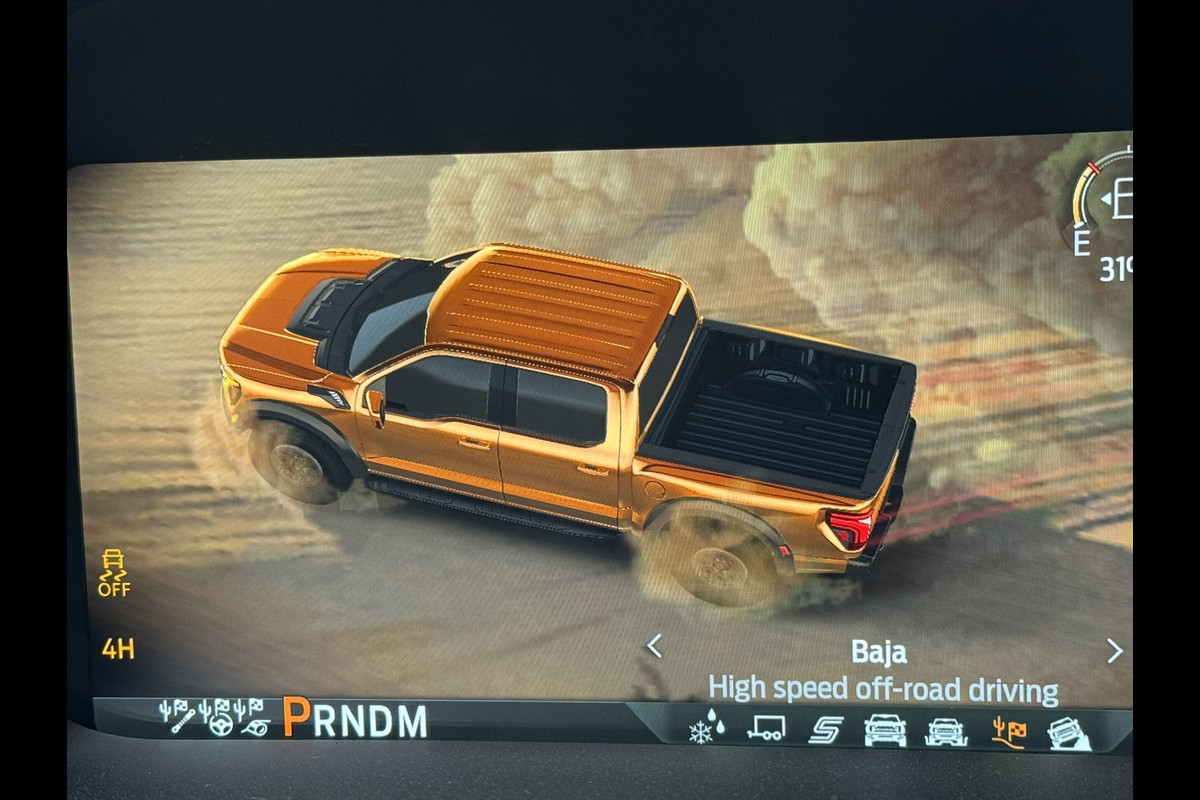Choose the truck on rocks Rock Crawl mode
The height and width of the screenshot is (800, 1200).
[x=1069, y=733]
